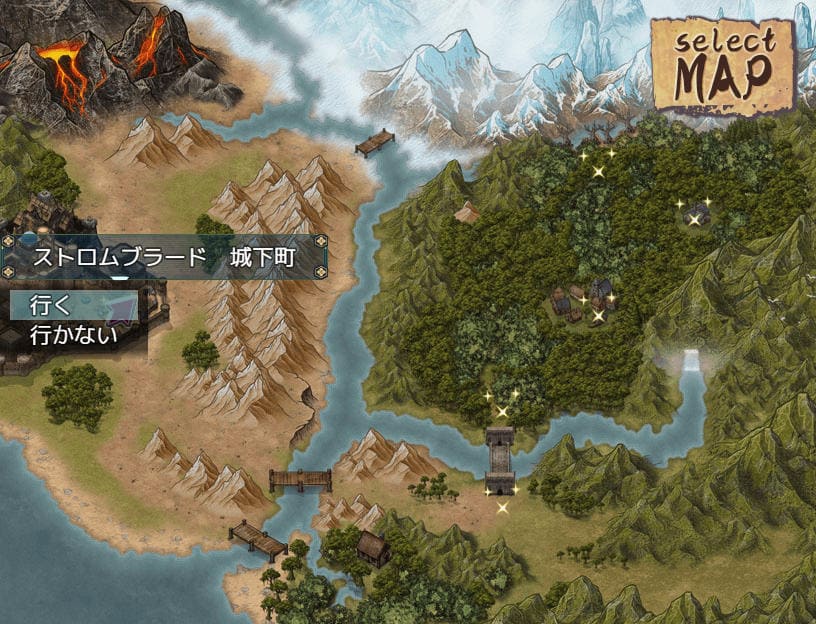This screenshot has height=624, width=816.
Task: Choose the sparkling hut in the northeast forest
Action: [x=697, y=212]
